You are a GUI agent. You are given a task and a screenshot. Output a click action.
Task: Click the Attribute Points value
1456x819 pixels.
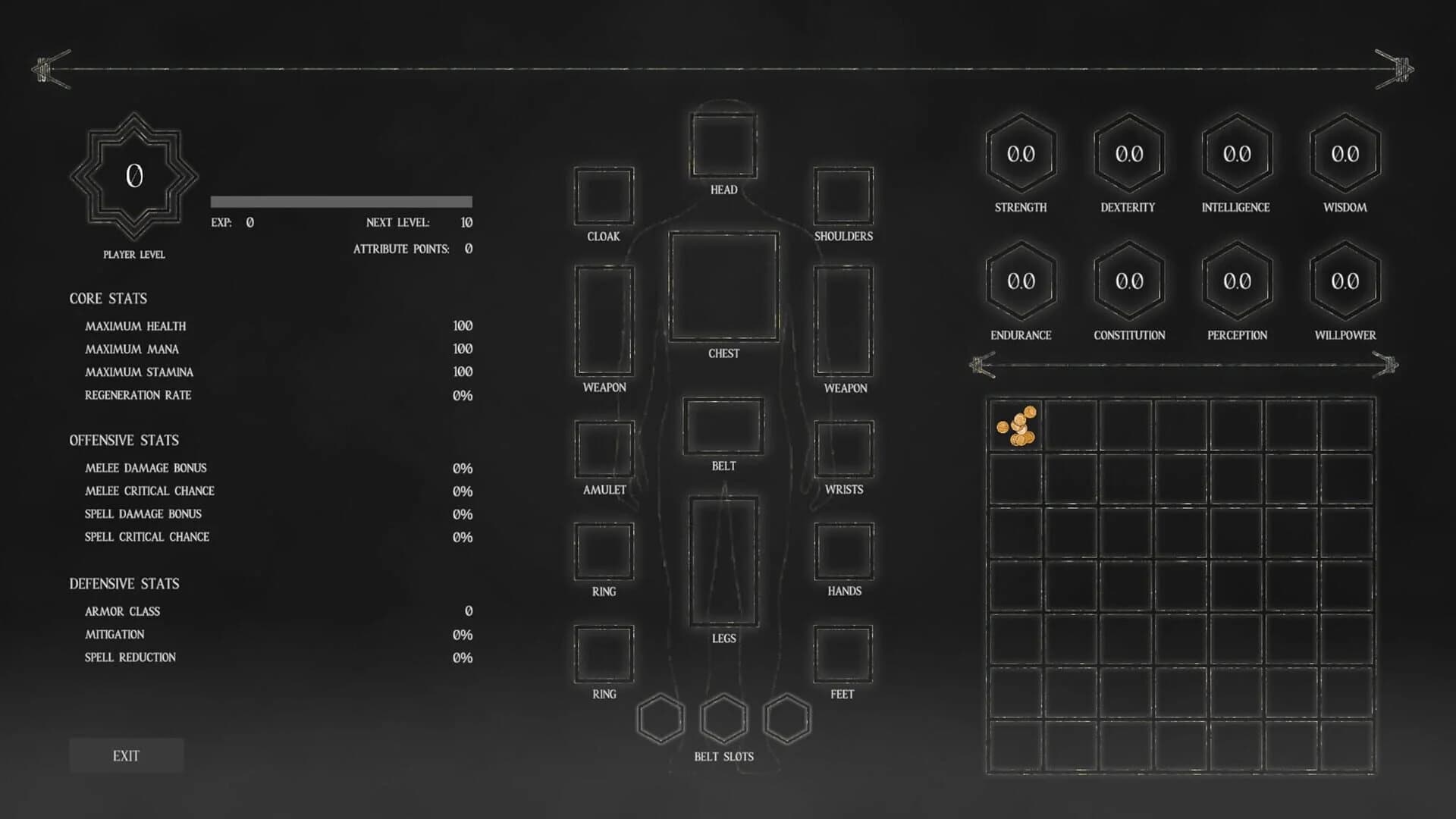tap(468, 248)
